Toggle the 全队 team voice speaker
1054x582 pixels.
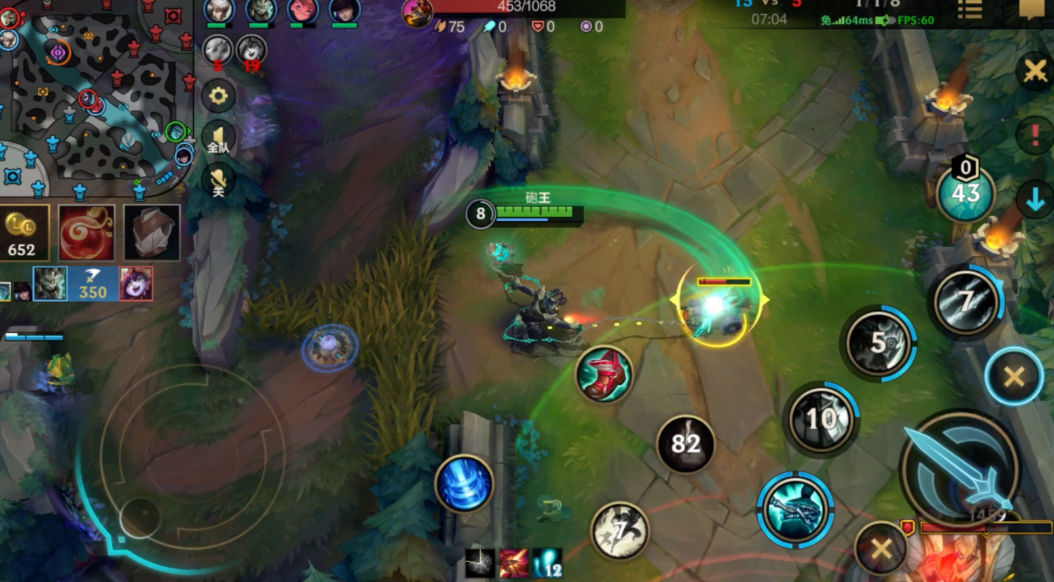(218, 139)
